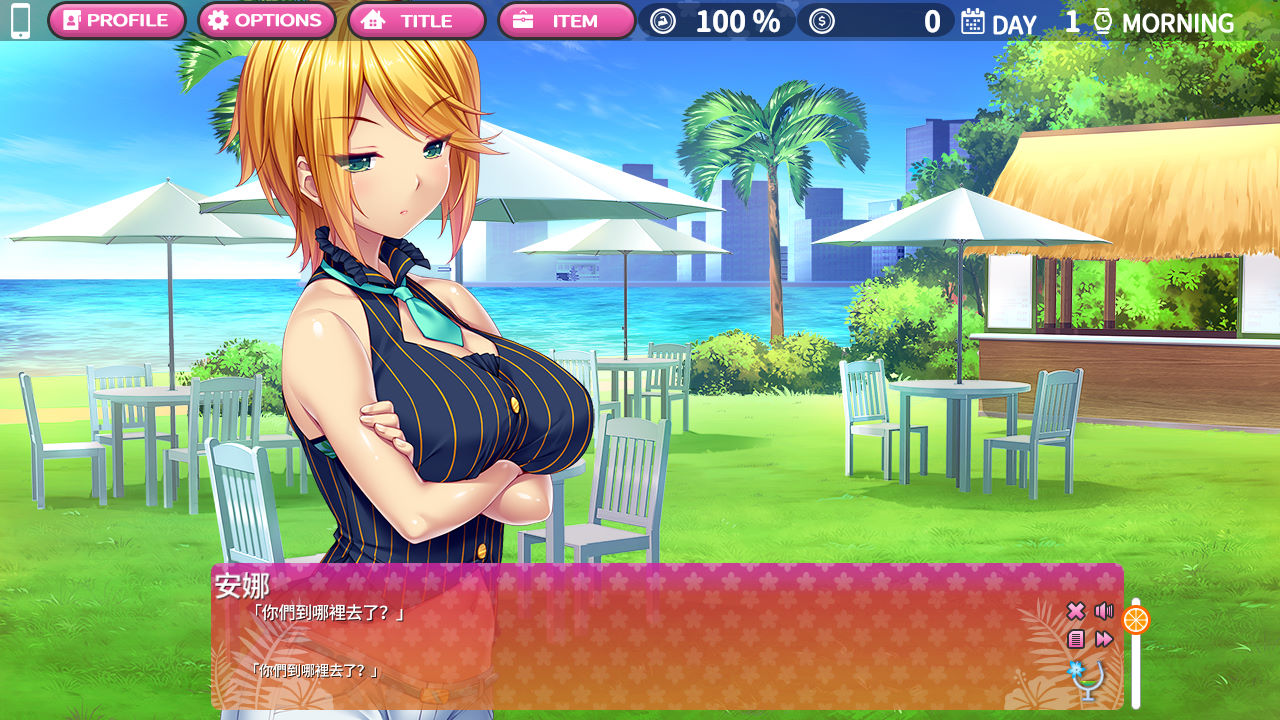Activate the fast-forward skip button

[1104, 639]
